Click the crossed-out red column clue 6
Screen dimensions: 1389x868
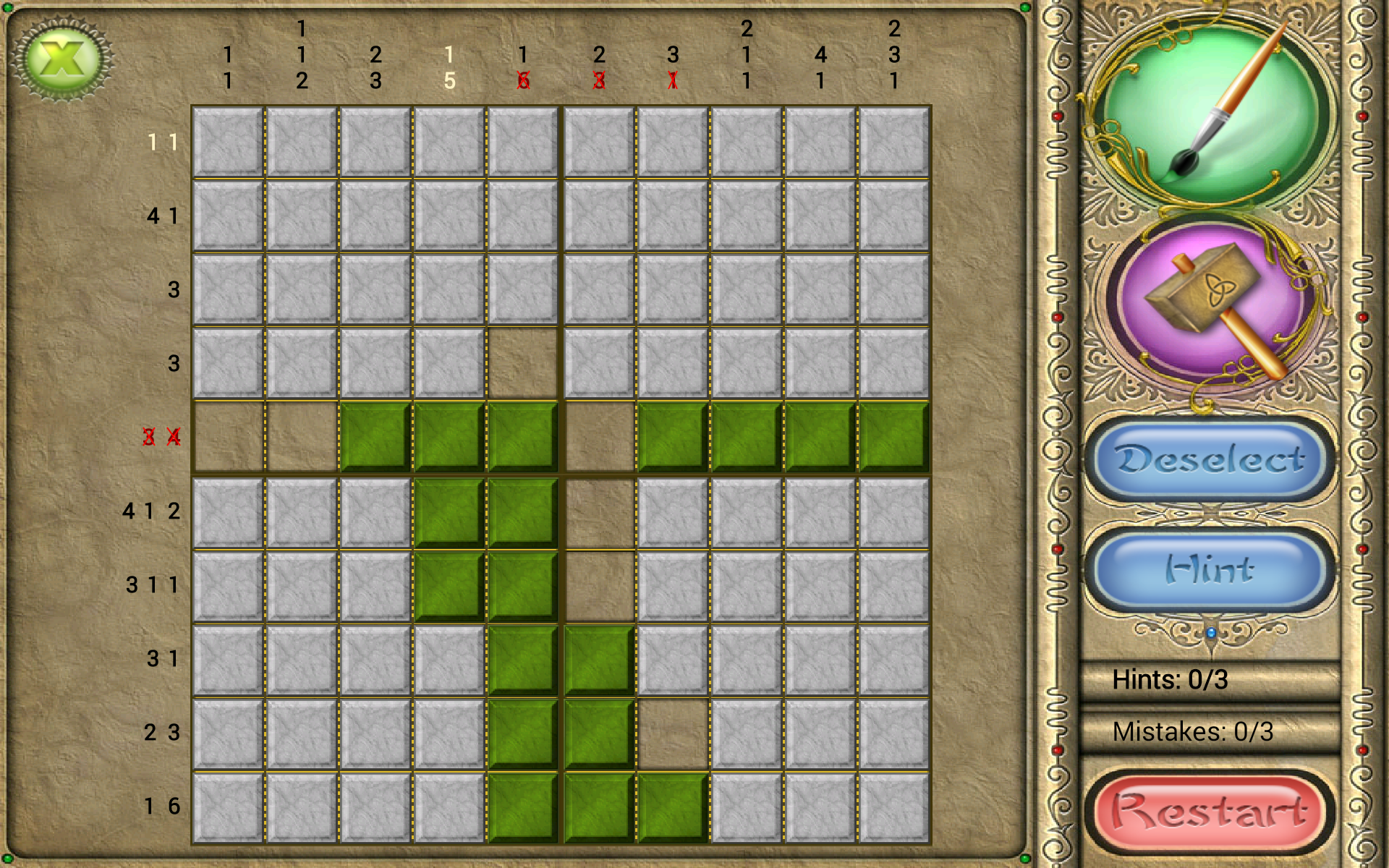tap(524, 80)
